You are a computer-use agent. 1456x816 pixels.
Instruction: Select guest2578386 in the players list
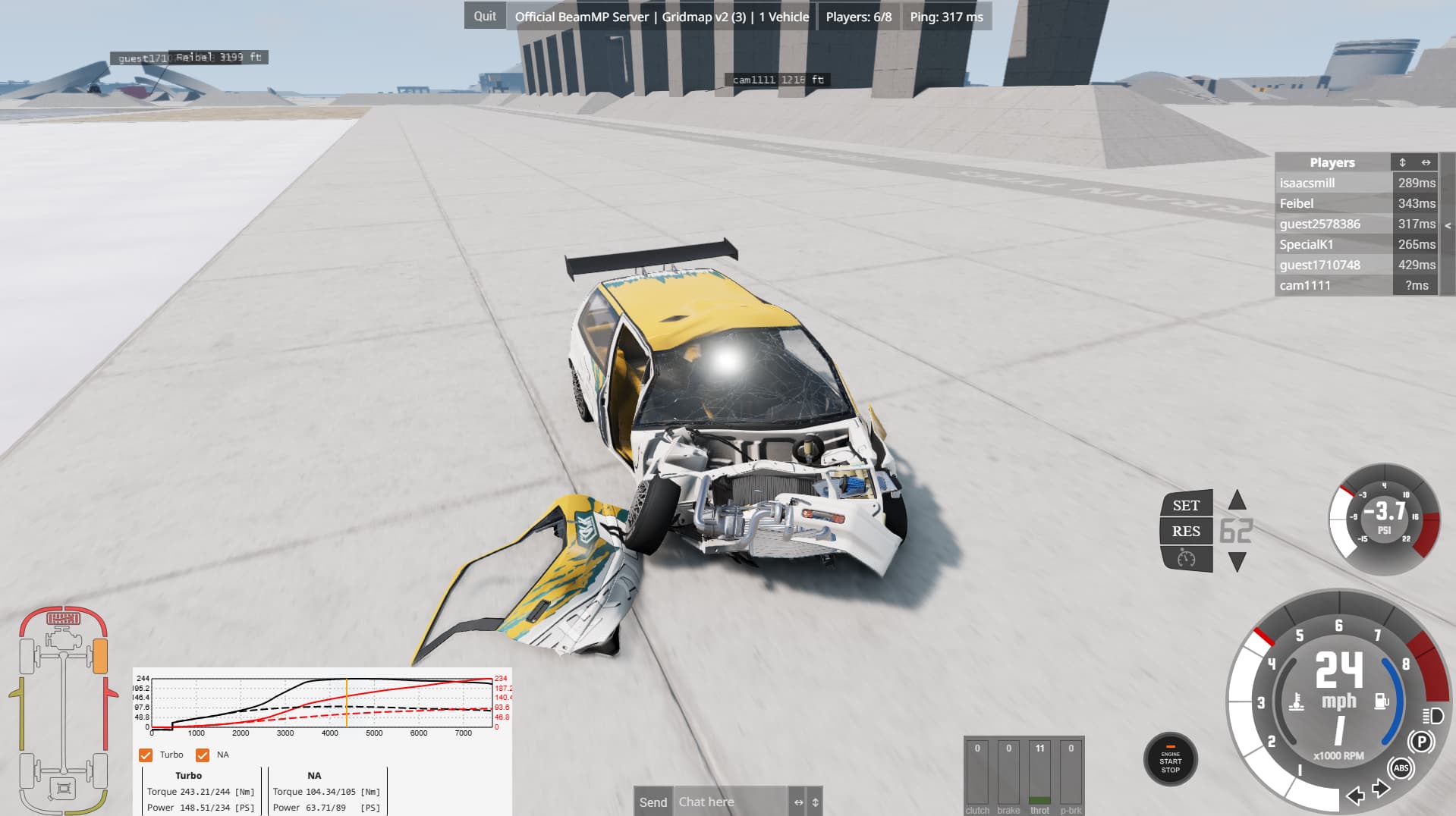[x=1319, y=224]
